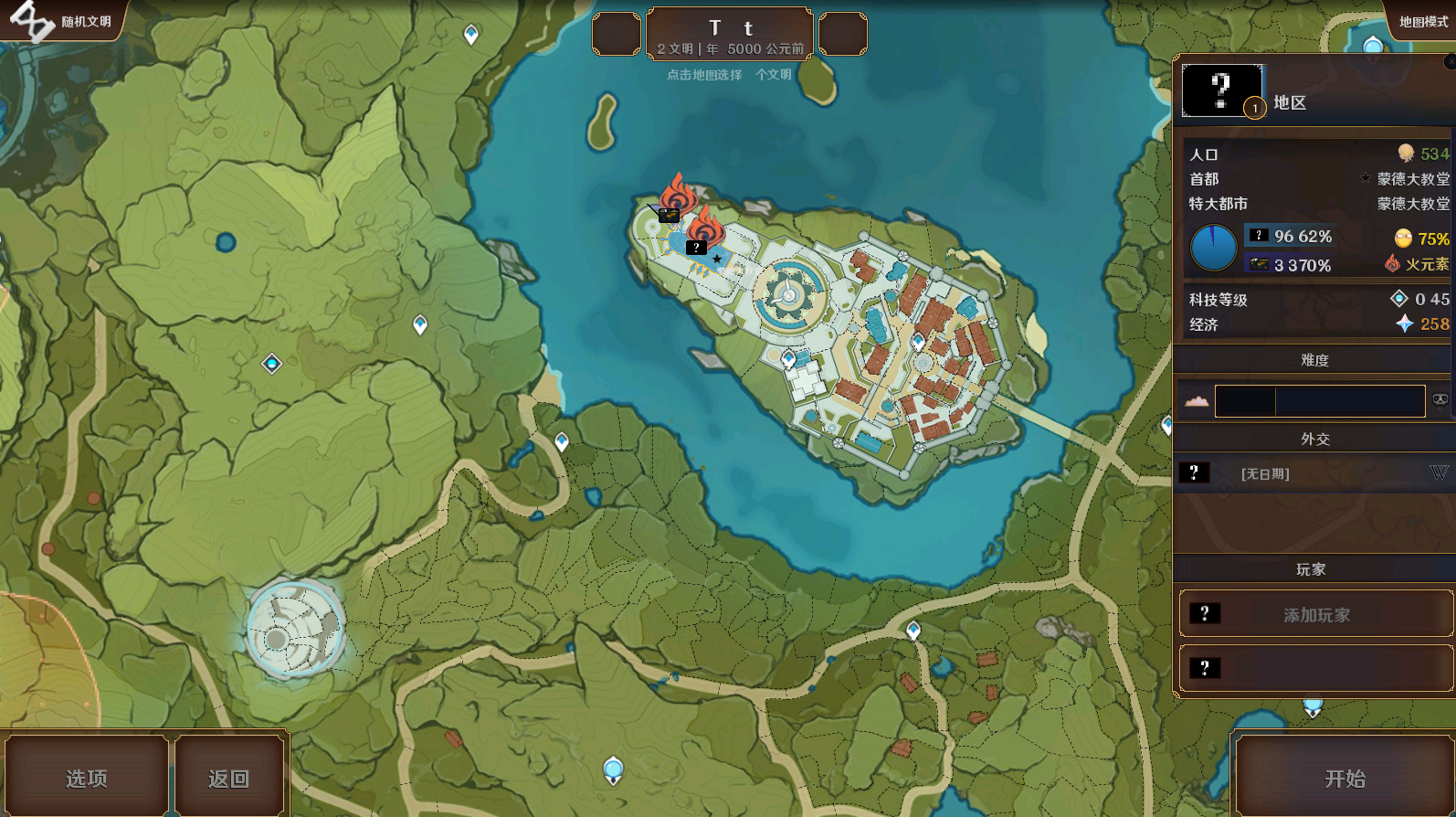Start the game with 开始
Viewport: 1456px width, 817px height.
(1344, 778)
